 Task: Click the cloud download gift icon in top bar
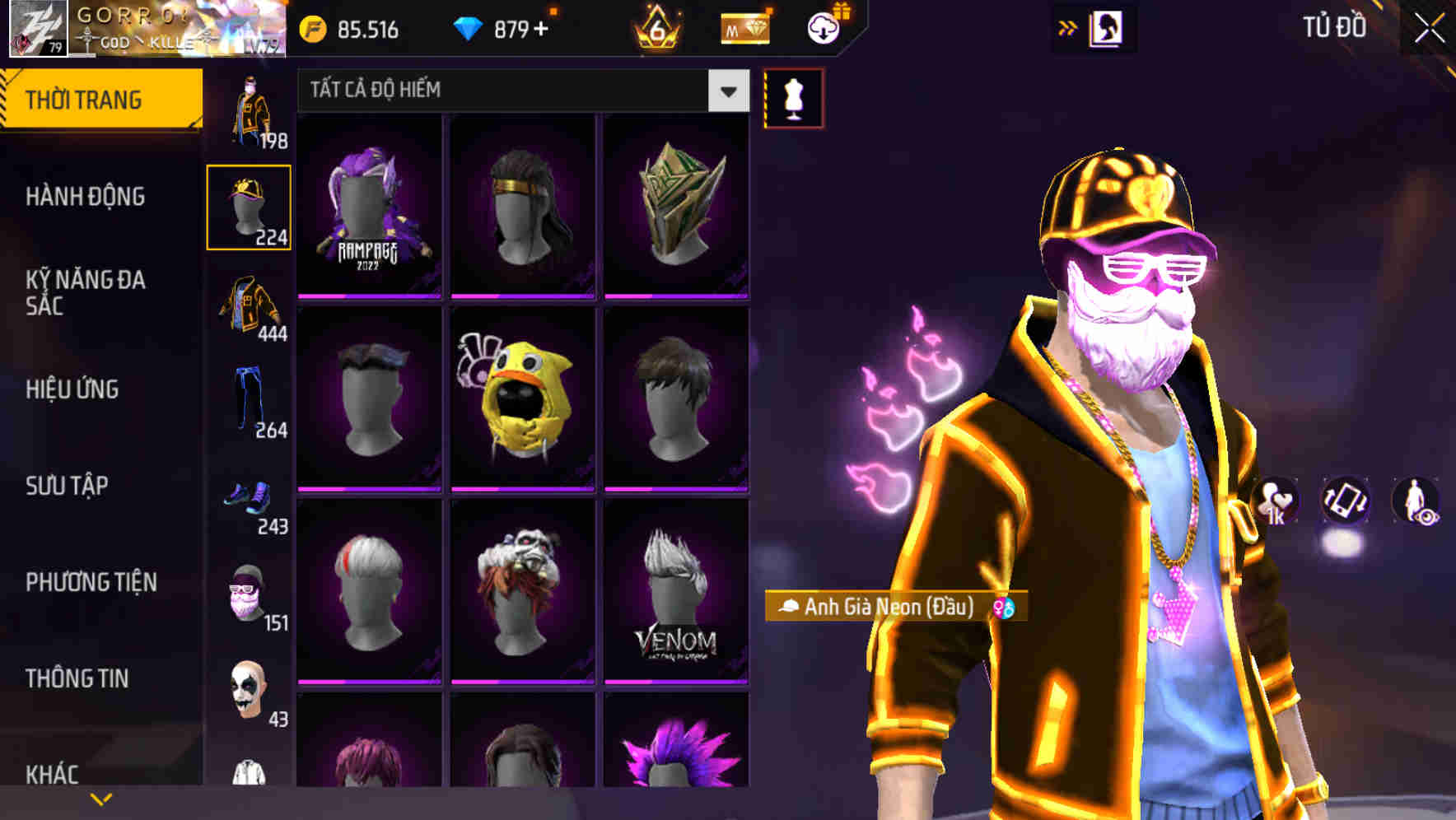coord(824,26)
